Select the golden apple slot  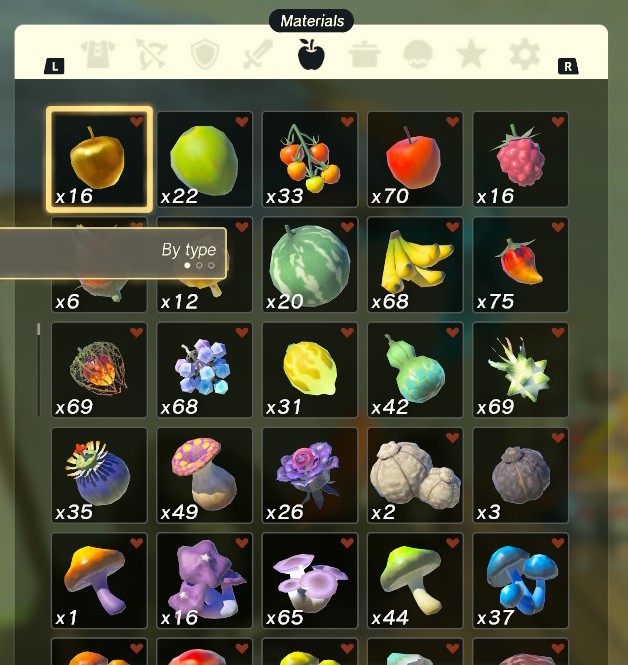(99, 159)
